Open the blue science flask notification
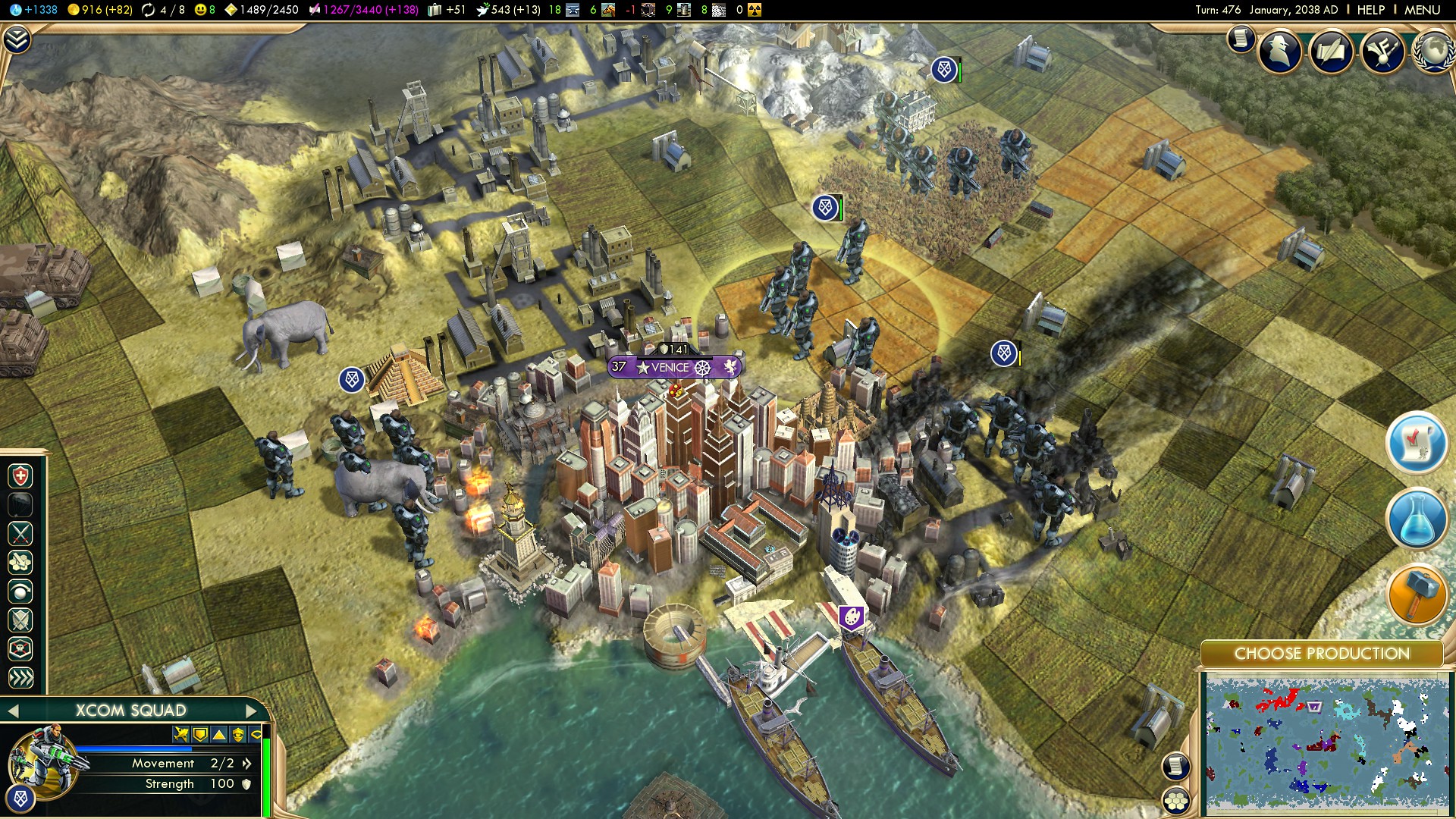Viewport: 1456px width, 819px height. tap(1417, 520)
